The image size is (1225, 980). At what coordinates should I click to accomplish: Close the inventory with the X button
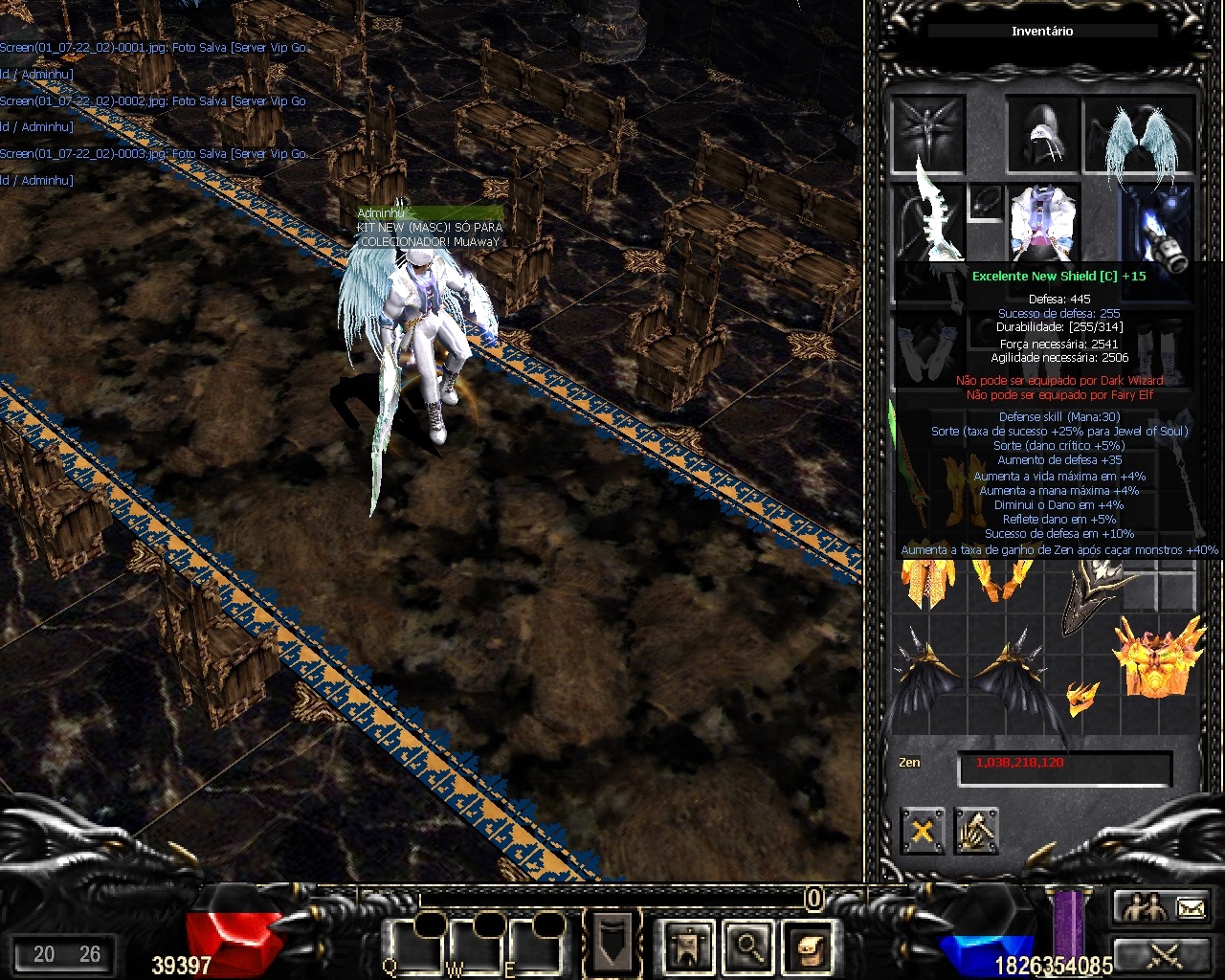click(x=922, y=831)
